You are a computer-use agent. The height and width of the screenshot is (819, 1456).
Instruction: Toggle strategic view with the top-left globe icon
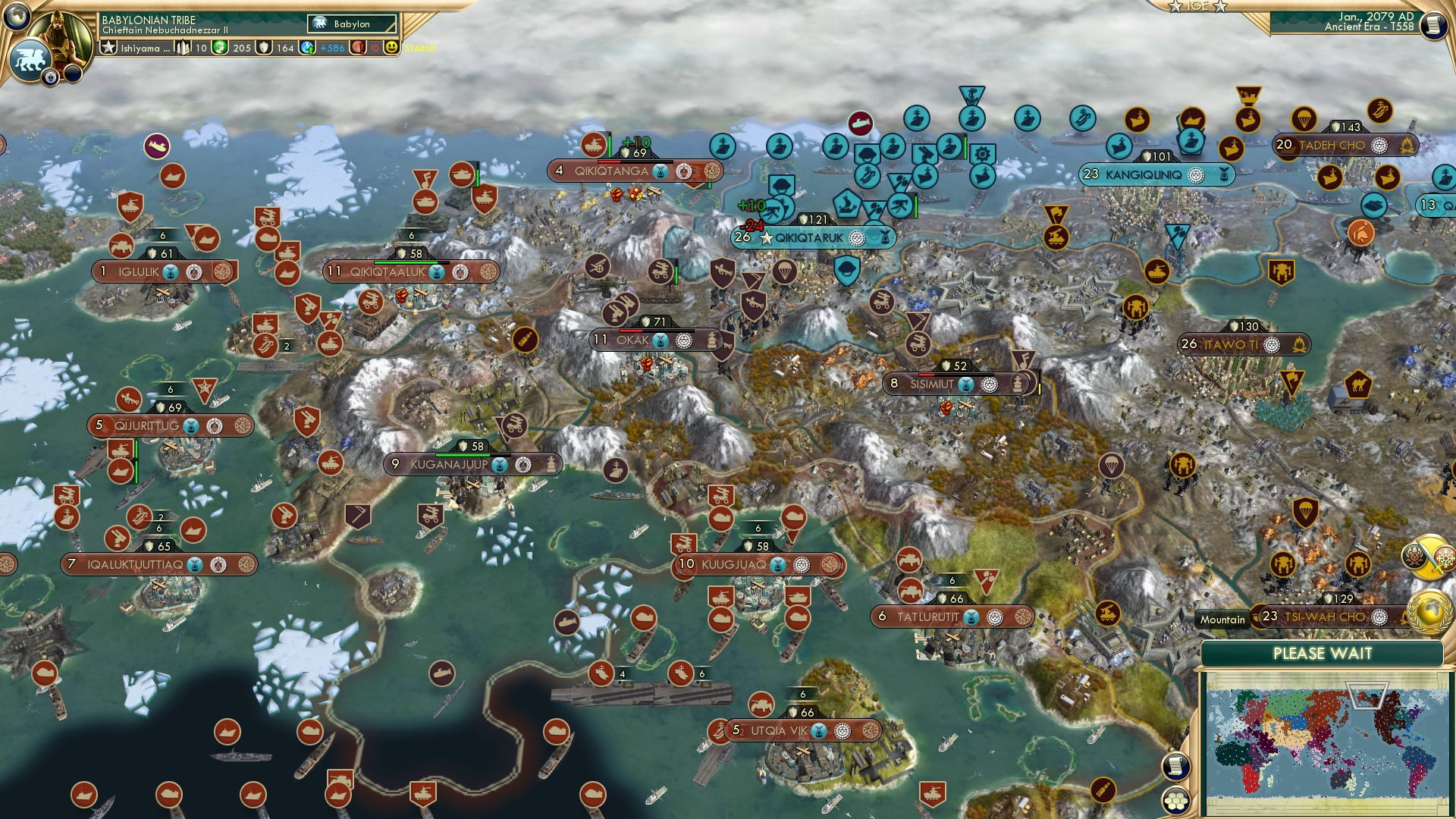coord(17,17)
